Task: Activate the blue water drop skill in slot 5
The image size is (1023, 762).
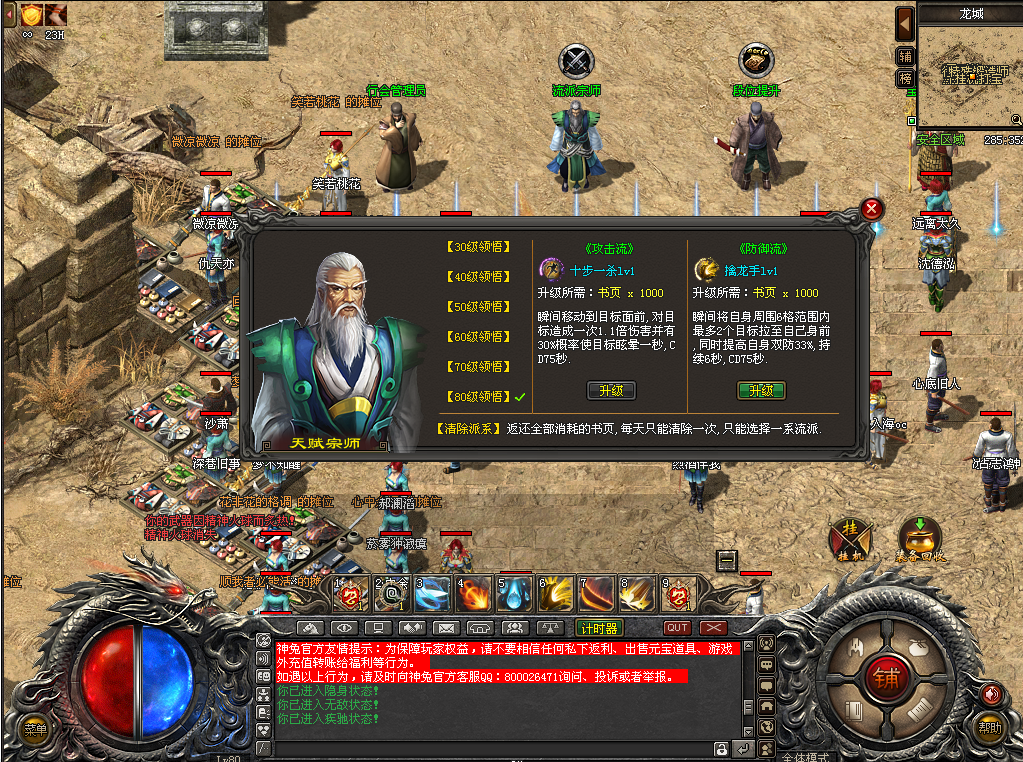Action: (x=514, y=593)
